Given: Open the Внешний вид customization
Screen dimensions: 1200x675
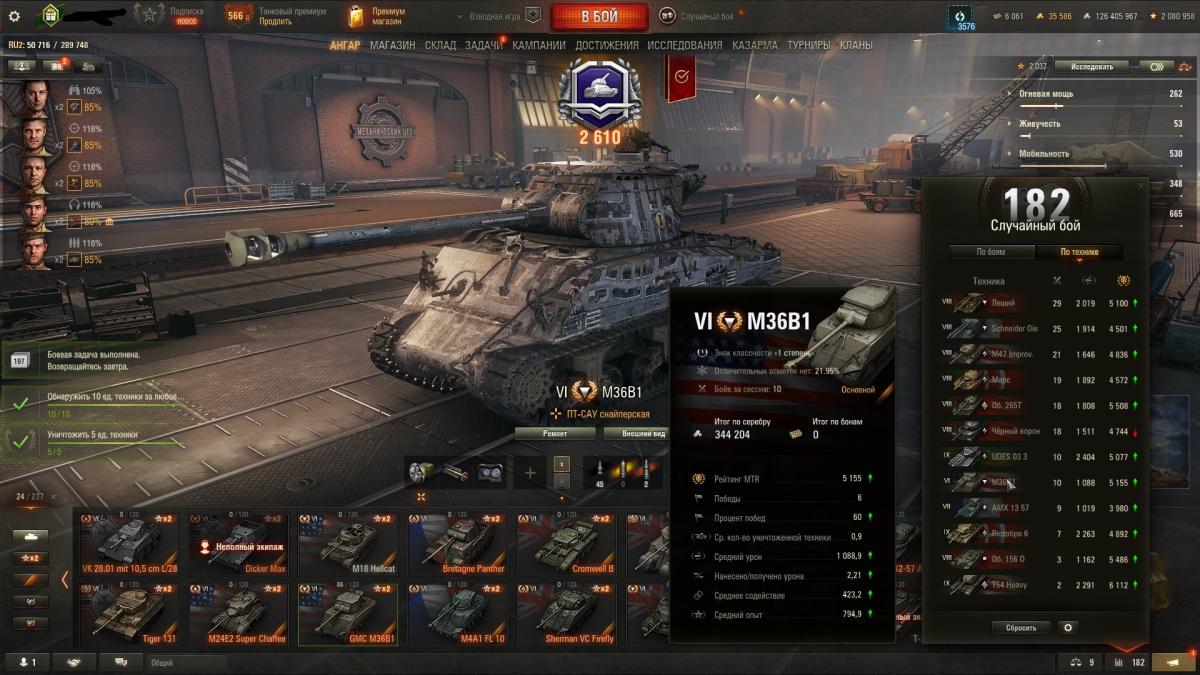Looking at the screenshot, I should (x=645, y=433).
